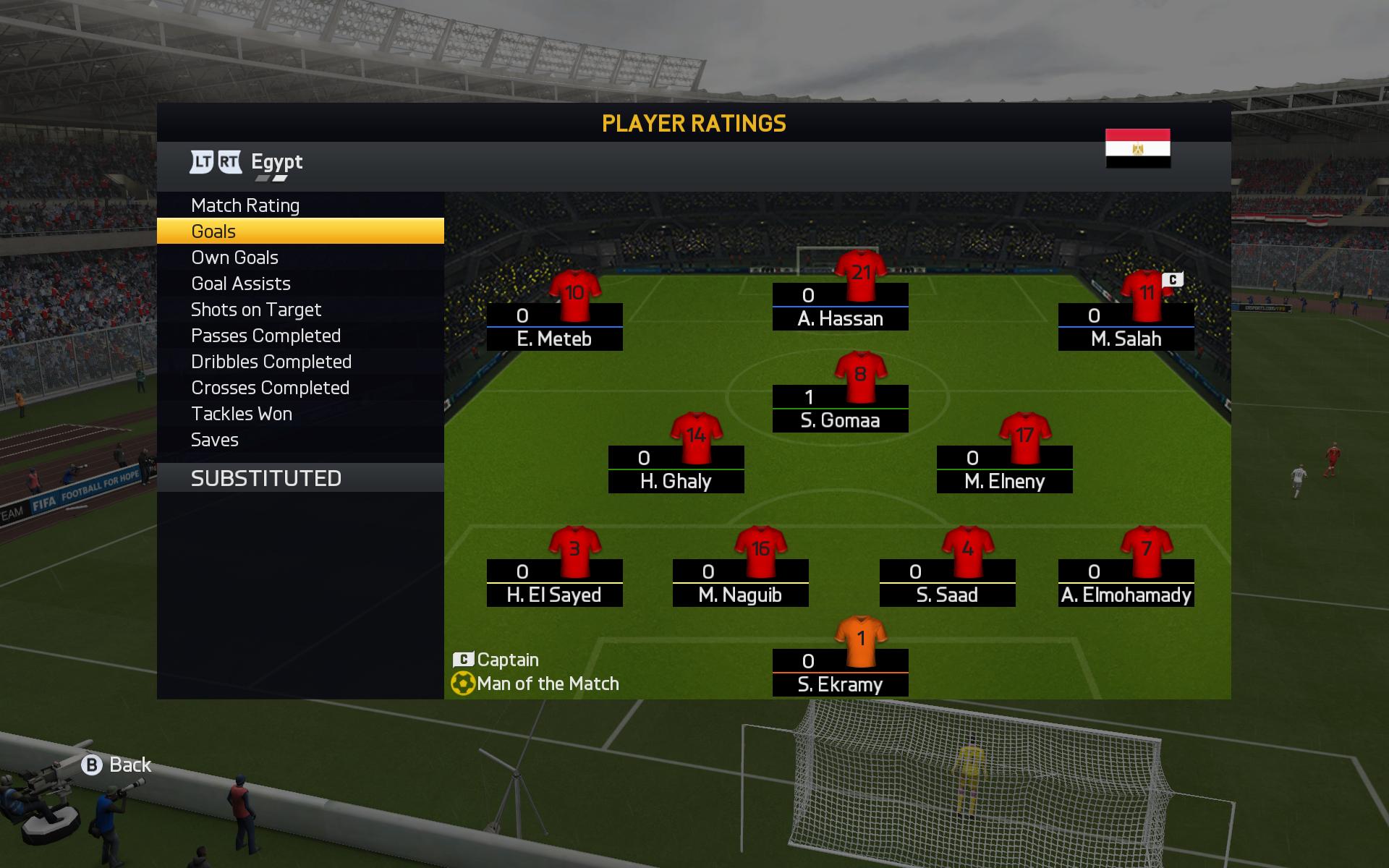
Task: Select A. Elmohamady's player card
Action: tap(1126, 583)
